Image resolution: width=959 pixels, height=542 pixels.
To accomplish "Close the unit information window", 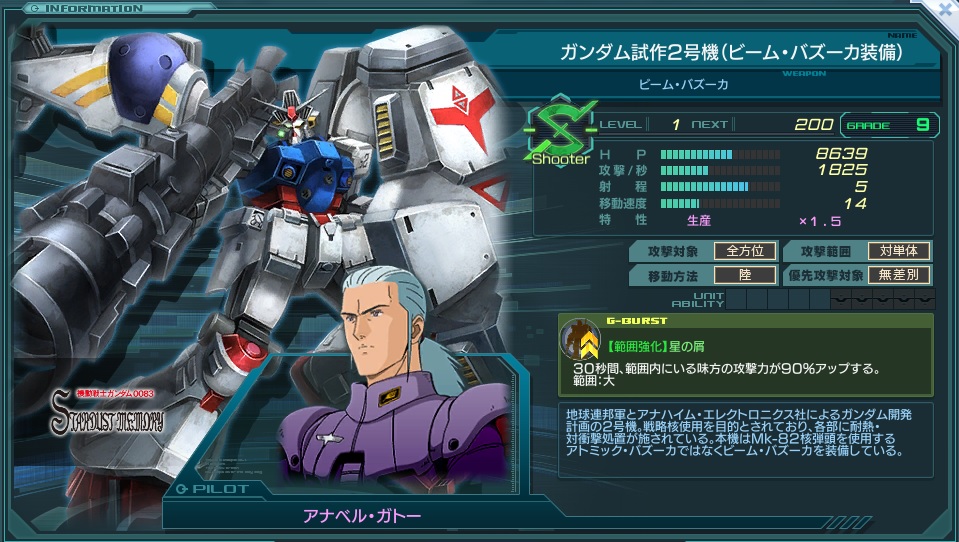I will coord(945,9).
